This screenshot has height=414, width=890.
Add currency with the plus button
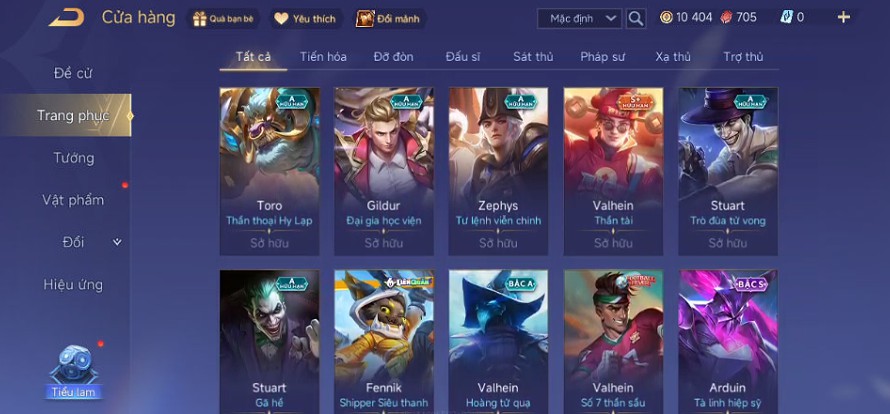844,17
